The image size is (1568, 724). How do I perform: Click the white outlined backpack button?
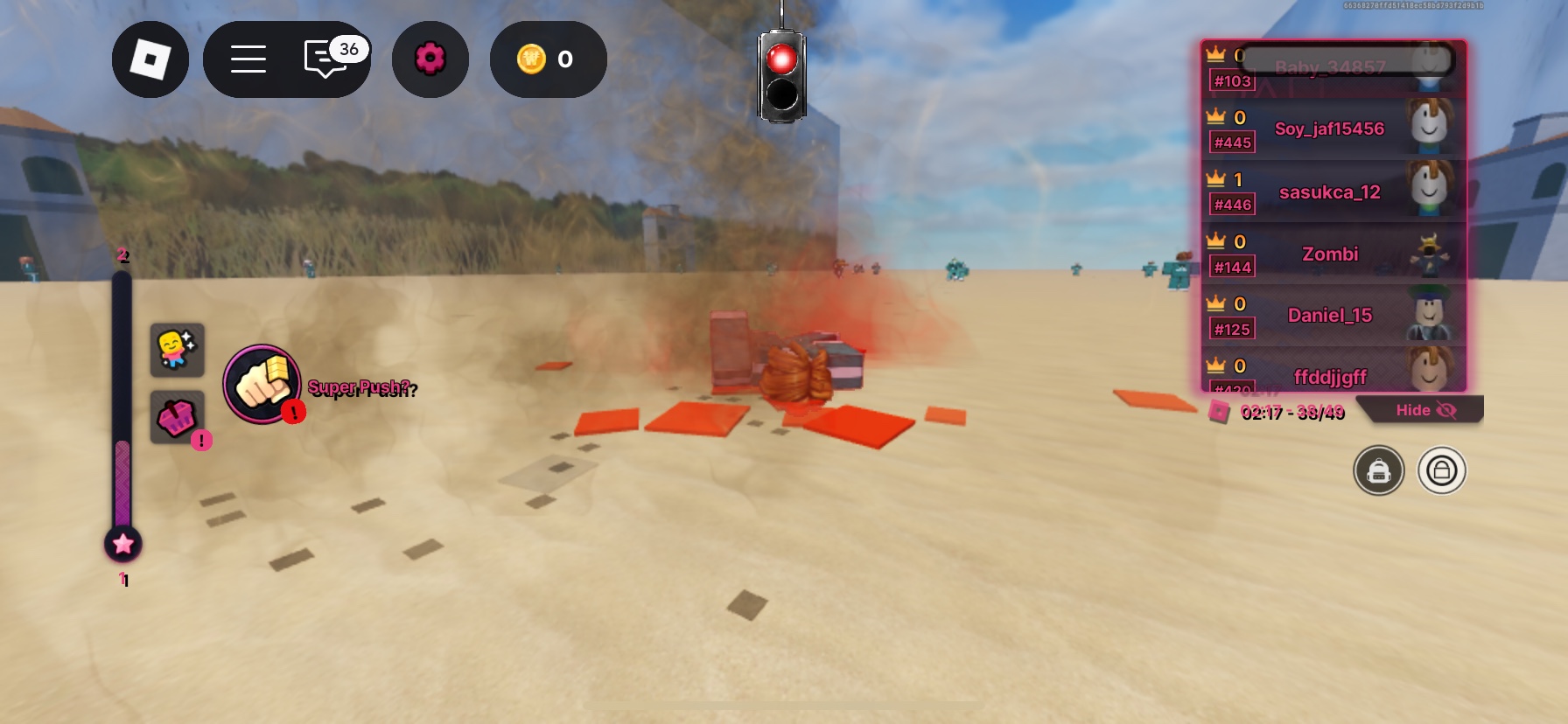1441,470
